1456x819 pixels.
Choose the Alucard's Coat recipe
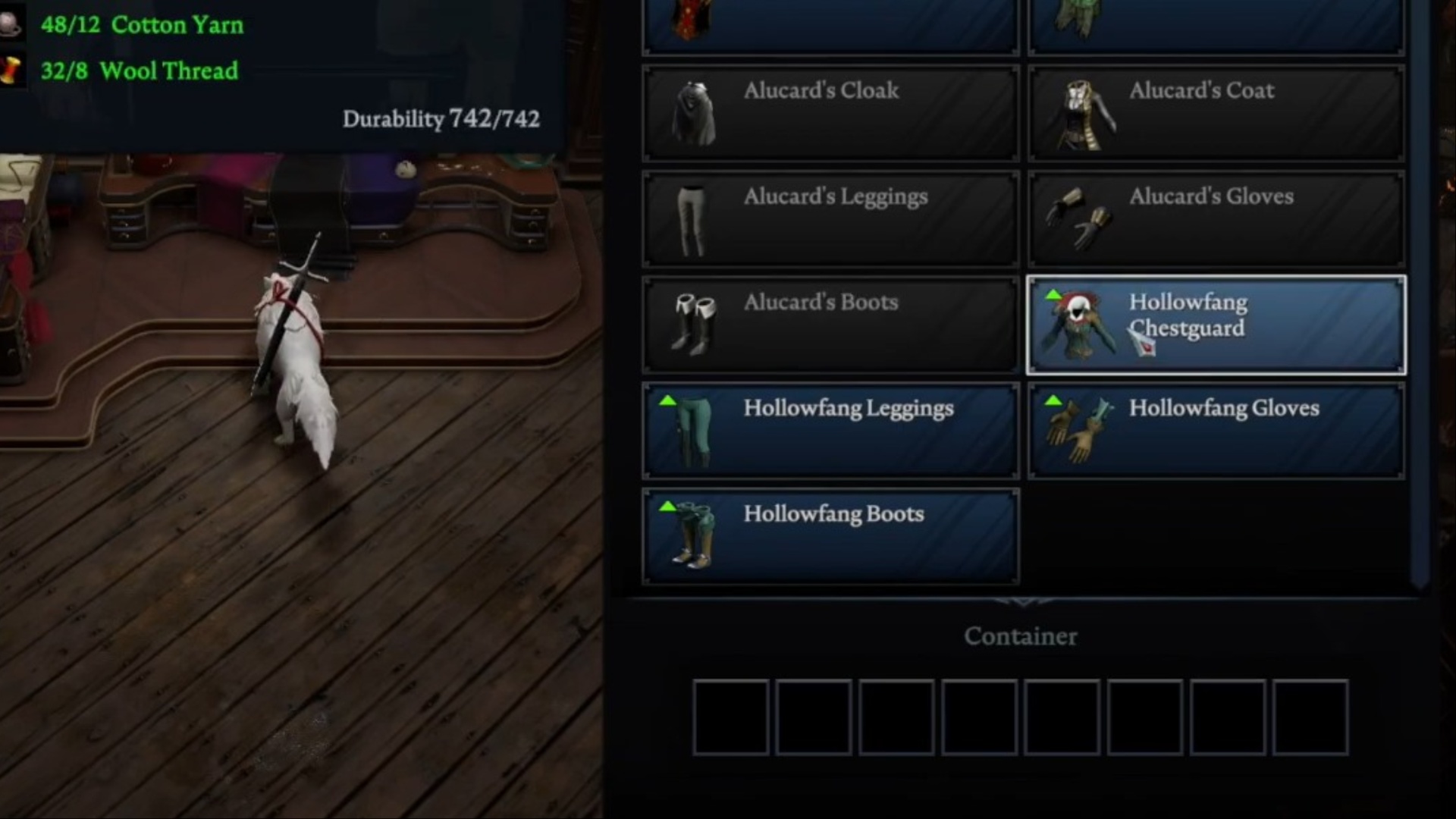click(1216, 114)
